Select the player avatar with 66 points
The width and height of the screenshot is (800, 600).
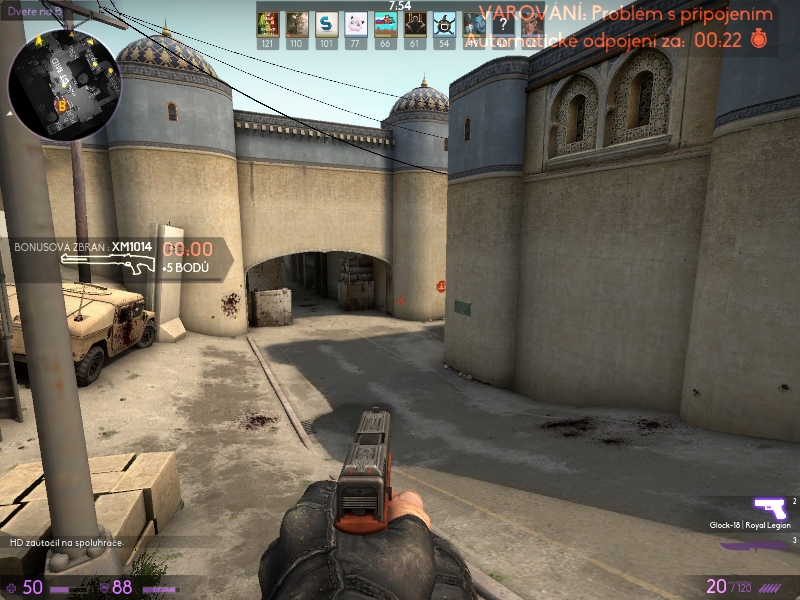[x=385, y=24]
